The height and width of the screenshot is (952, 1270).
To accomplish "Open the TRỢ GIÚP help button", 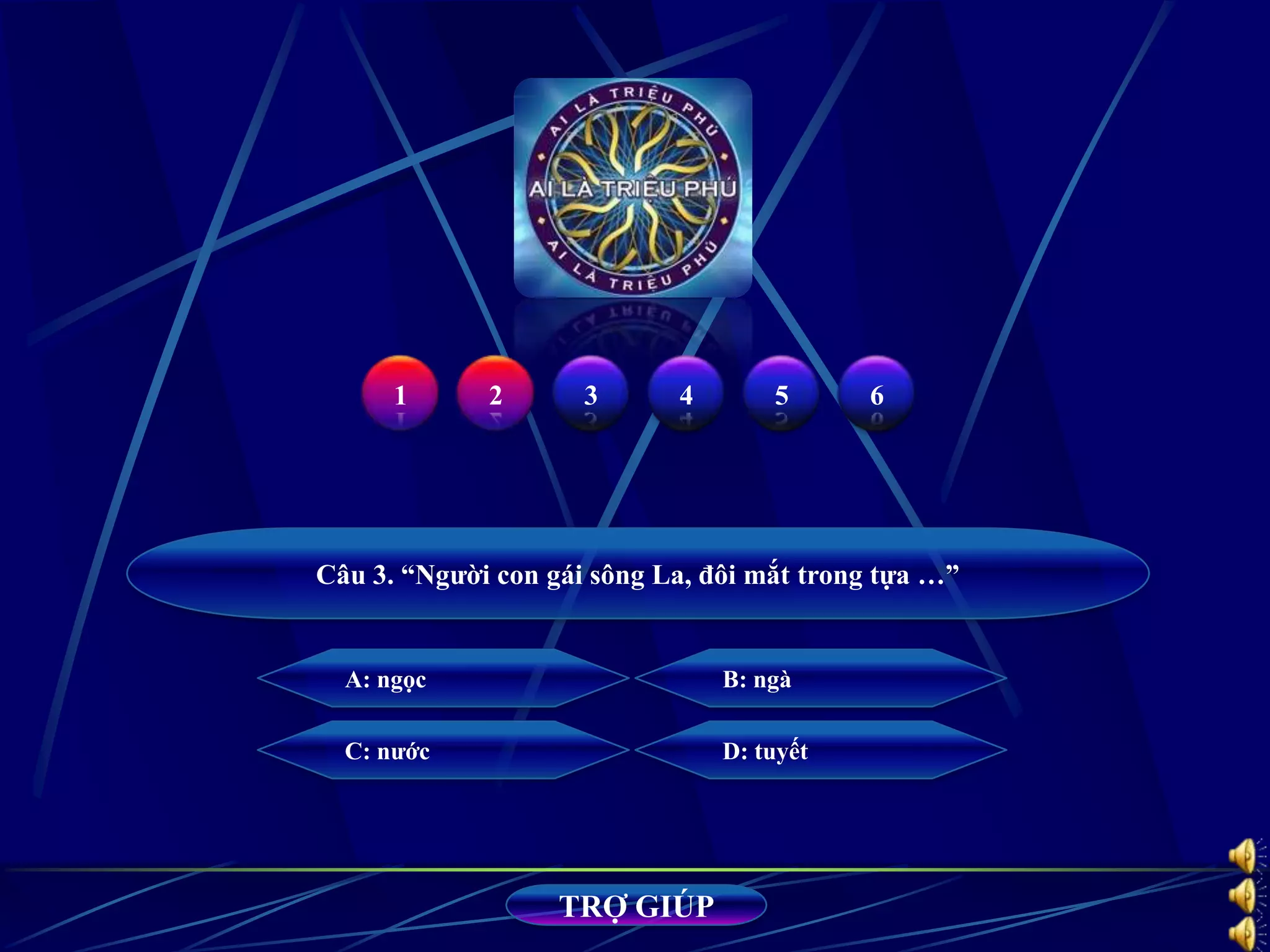I will 636,906.
